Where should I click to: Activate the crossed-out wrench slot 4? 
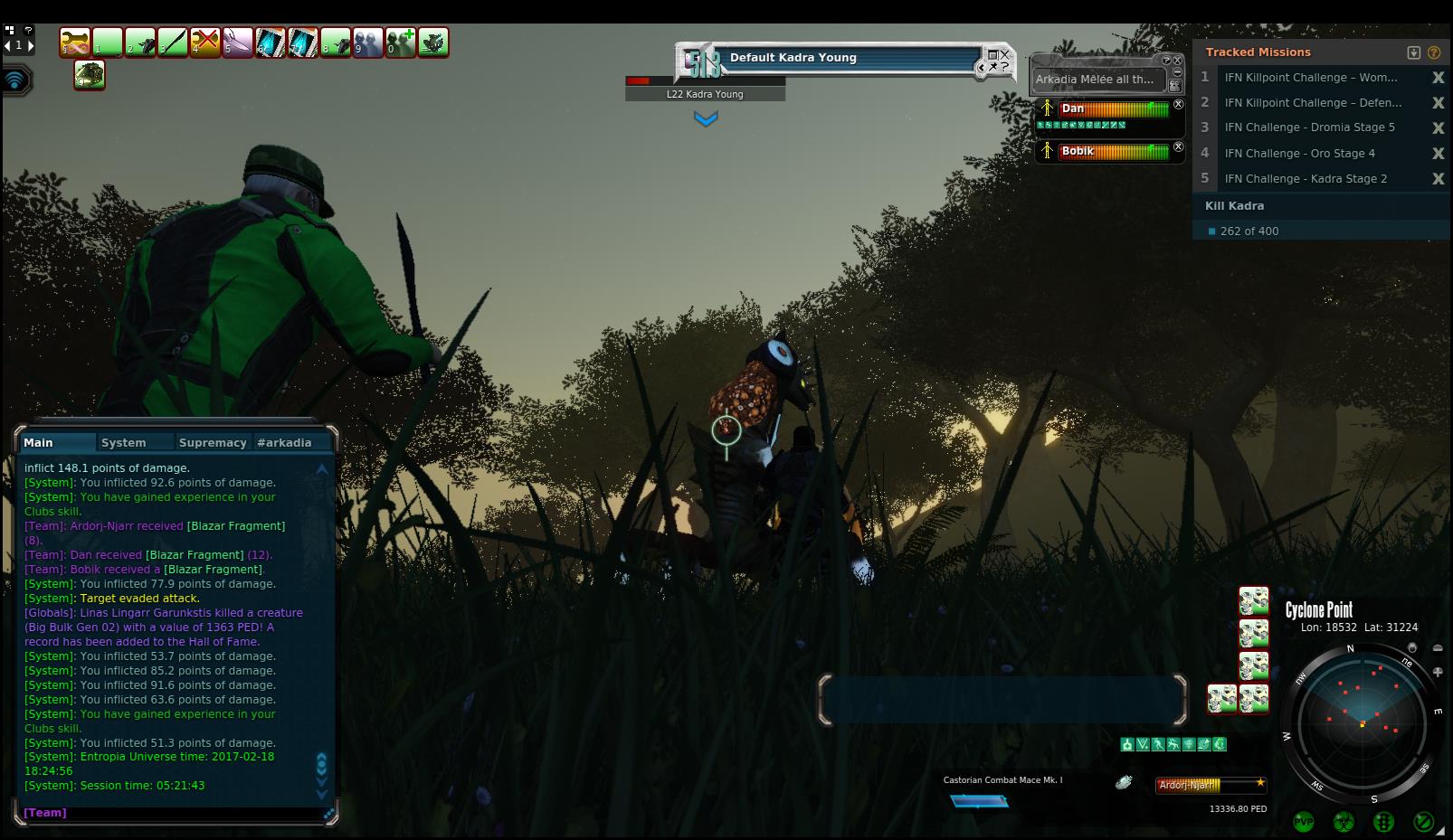point(205,42)
